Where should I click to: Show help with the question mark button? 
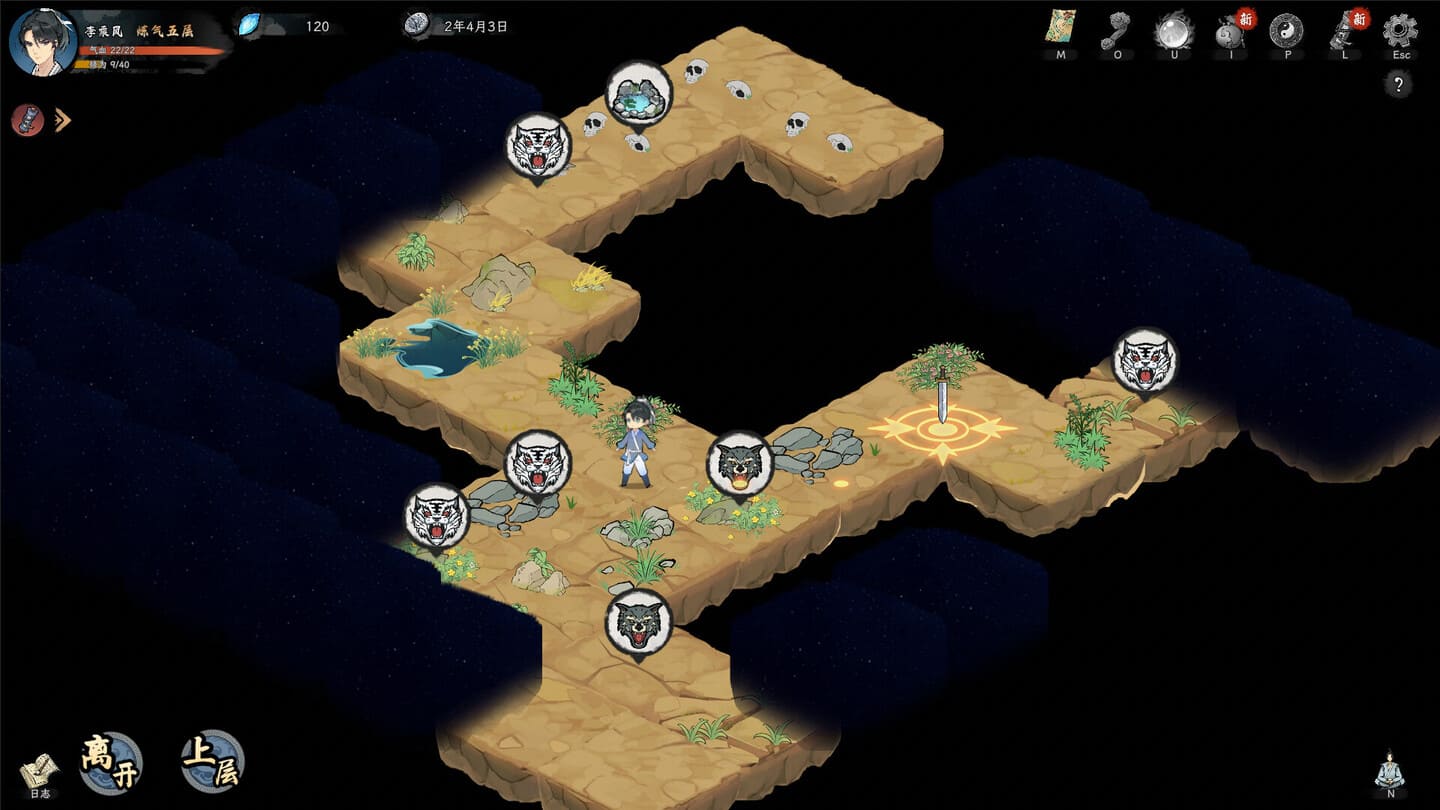[x=1398, y=85]
